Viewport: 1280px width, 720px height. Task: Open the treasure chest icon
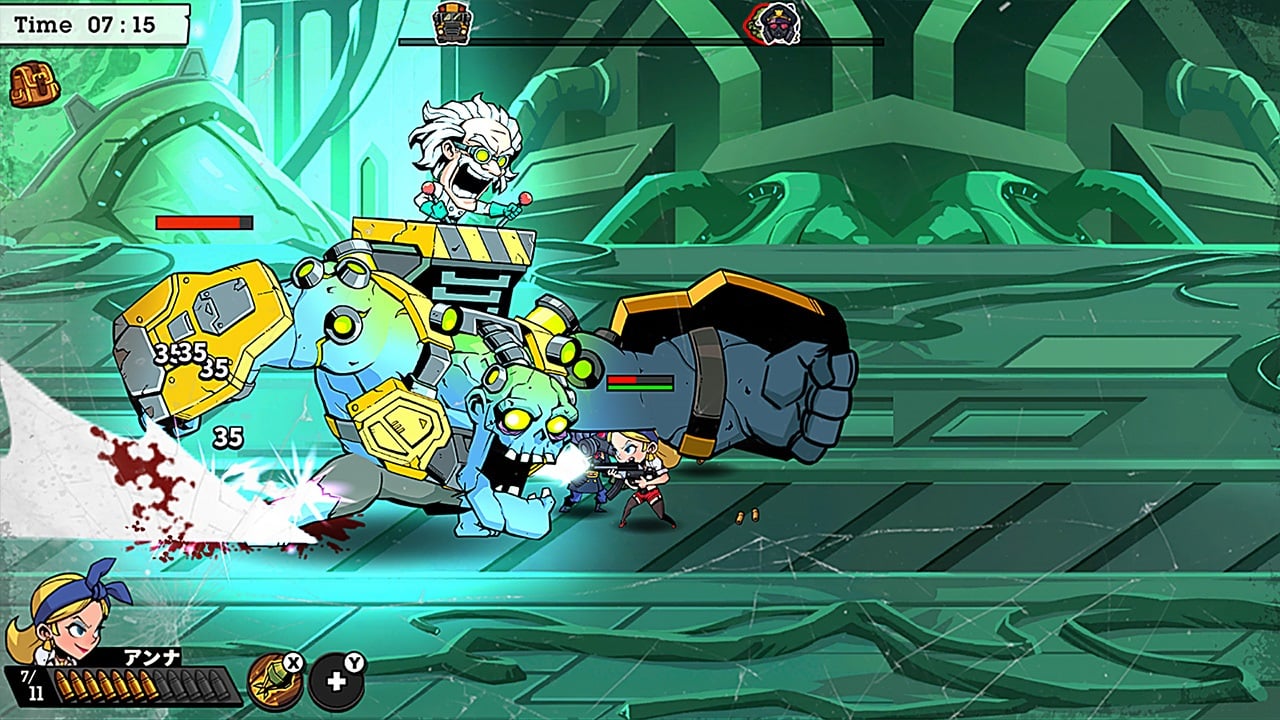click(x=34, y=85)
